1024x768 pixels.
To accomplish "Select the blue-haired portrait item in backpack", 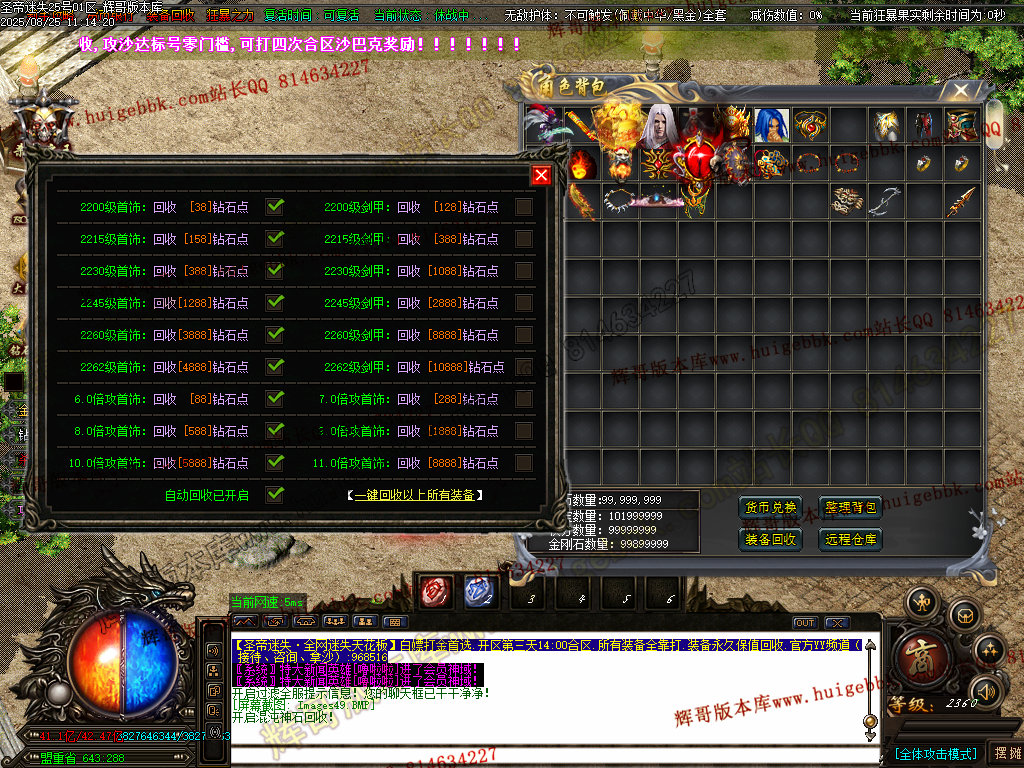I will pos(770,126).
